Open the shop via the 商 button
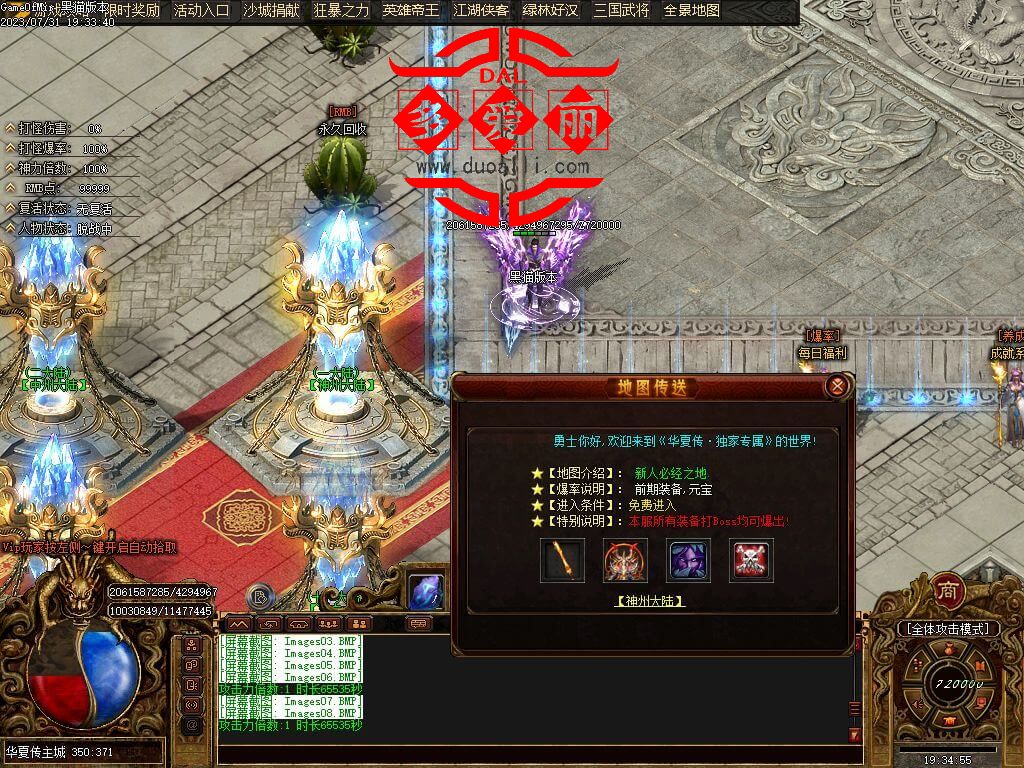1024x768 pixels. [948, 590]
